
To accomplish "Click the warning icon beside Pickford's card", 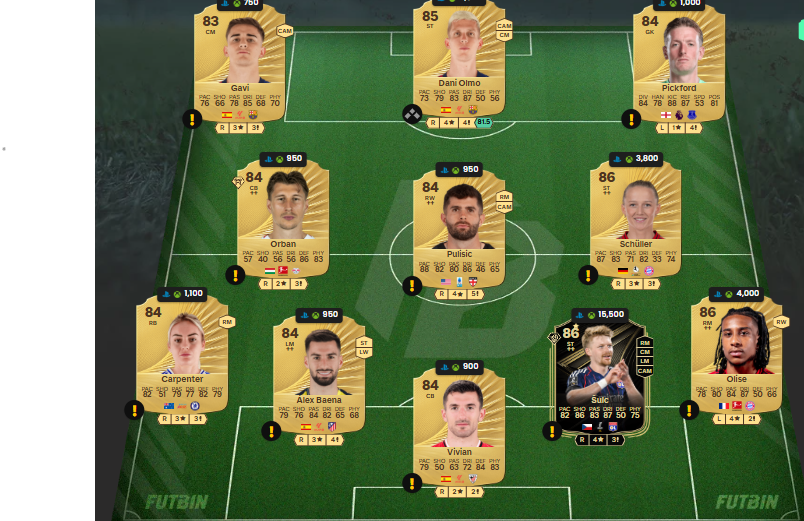I will tap(631, 120).
